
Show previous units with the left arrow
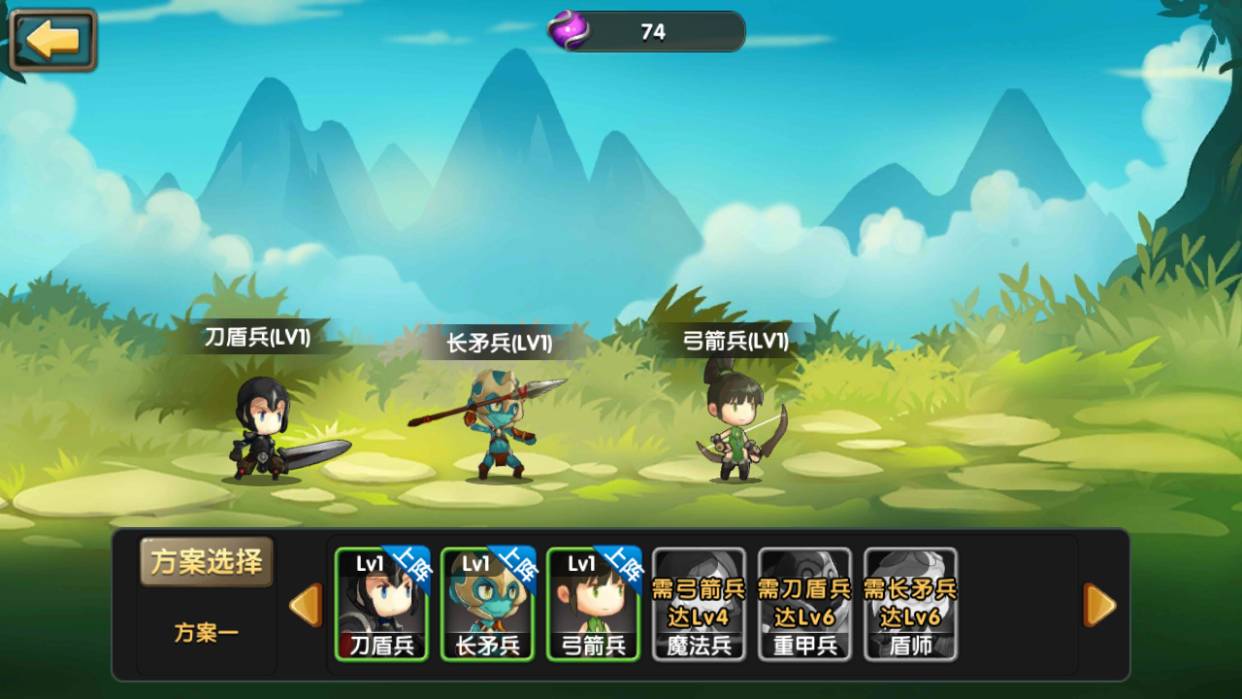click(306, 605)
